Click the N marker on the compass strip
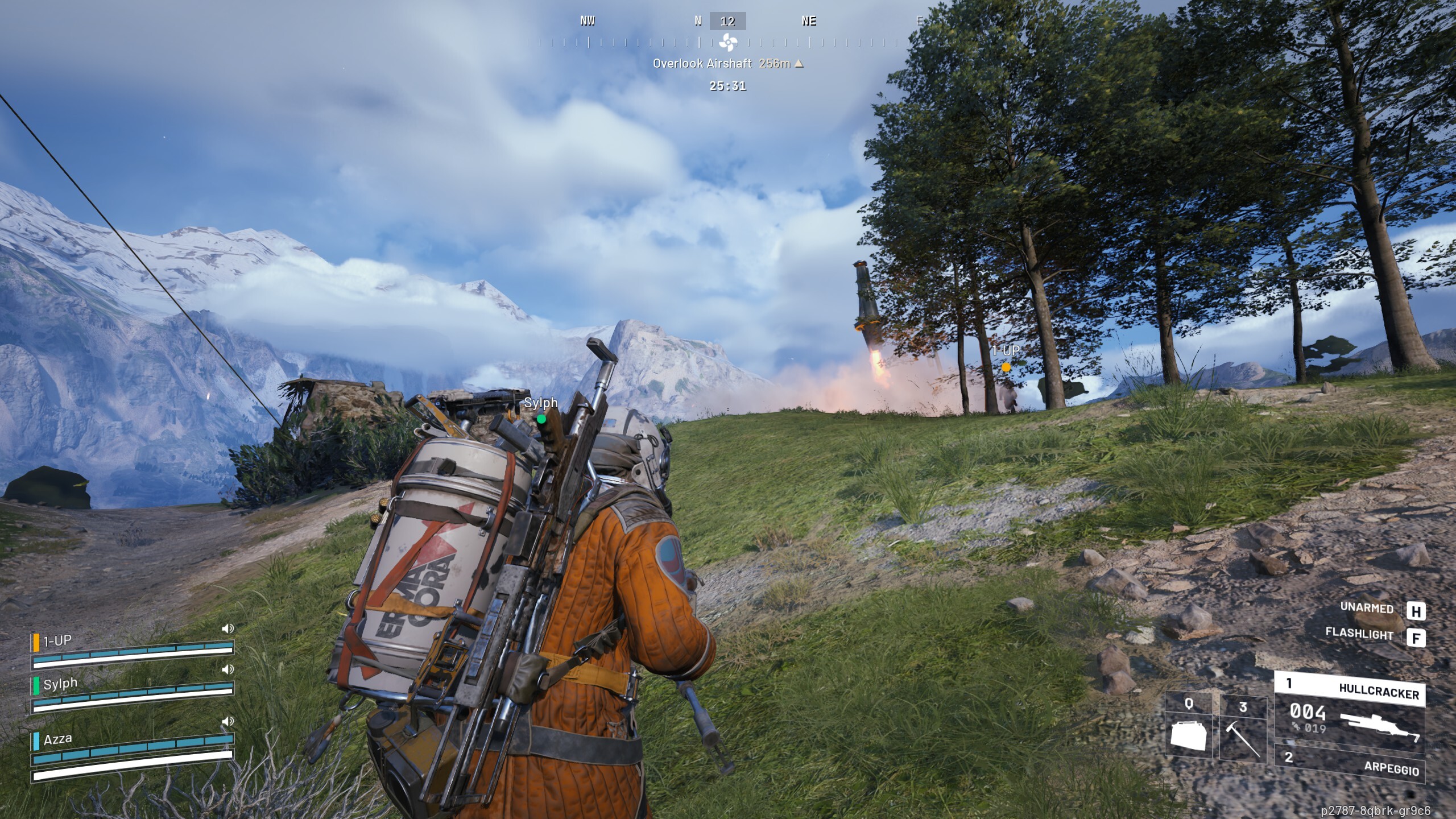This screenshot has width=1456, height=819. coord(698,21)
